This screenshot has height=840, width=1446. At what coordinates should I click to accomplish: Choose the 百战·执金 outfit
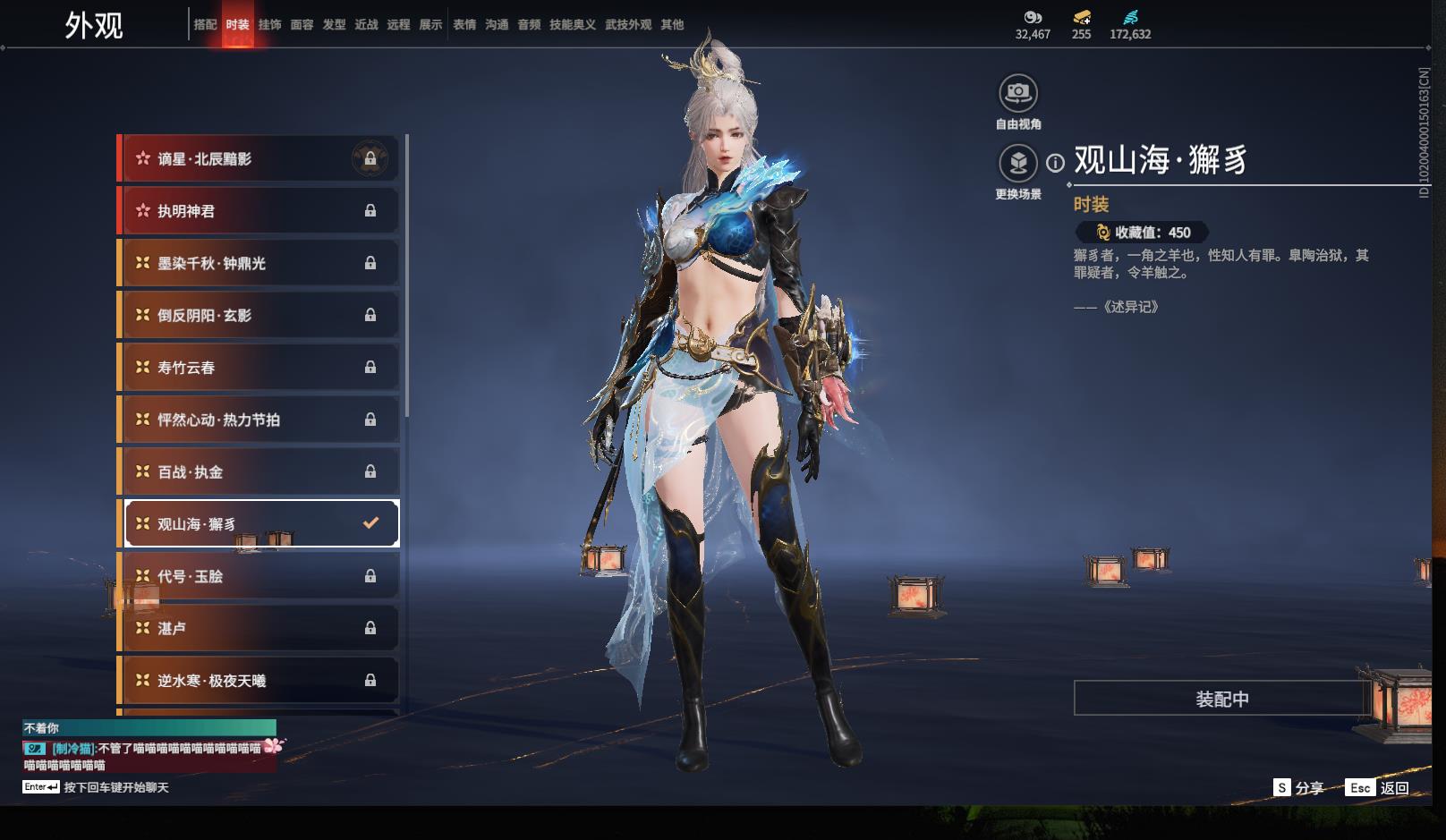pos(258,471)
